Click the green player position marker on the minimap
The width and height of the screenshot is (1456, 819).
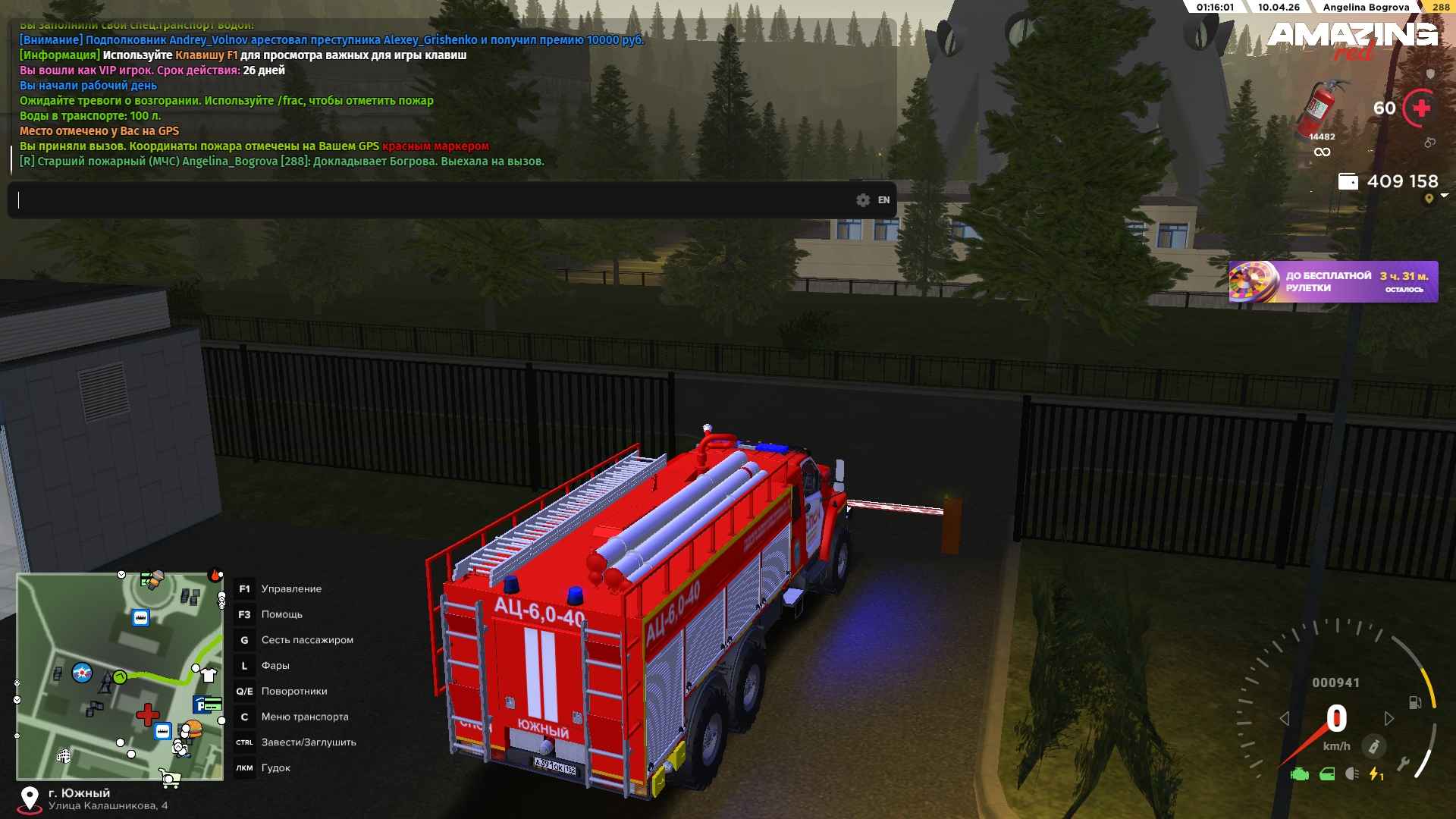tap(120, 676)
